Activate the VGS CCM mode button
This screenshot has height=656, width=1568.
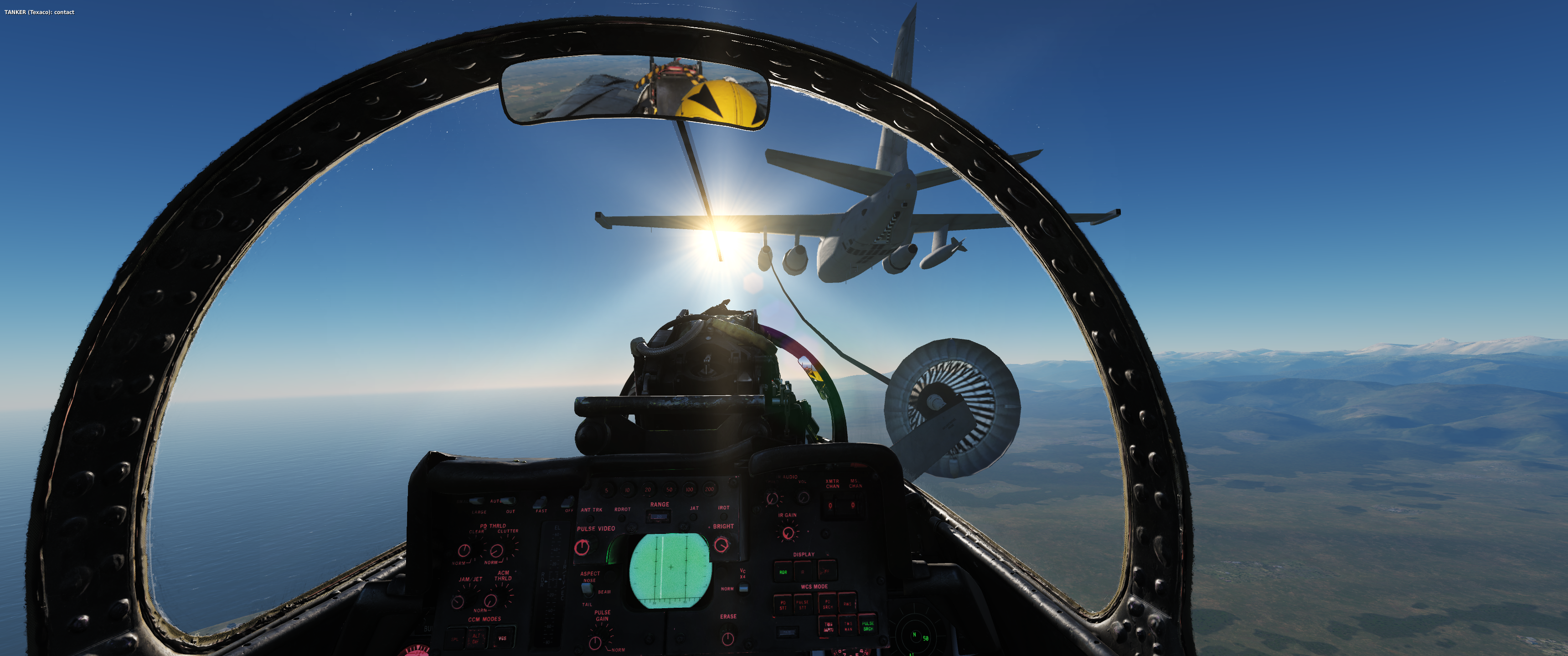(x=502, y=638)
